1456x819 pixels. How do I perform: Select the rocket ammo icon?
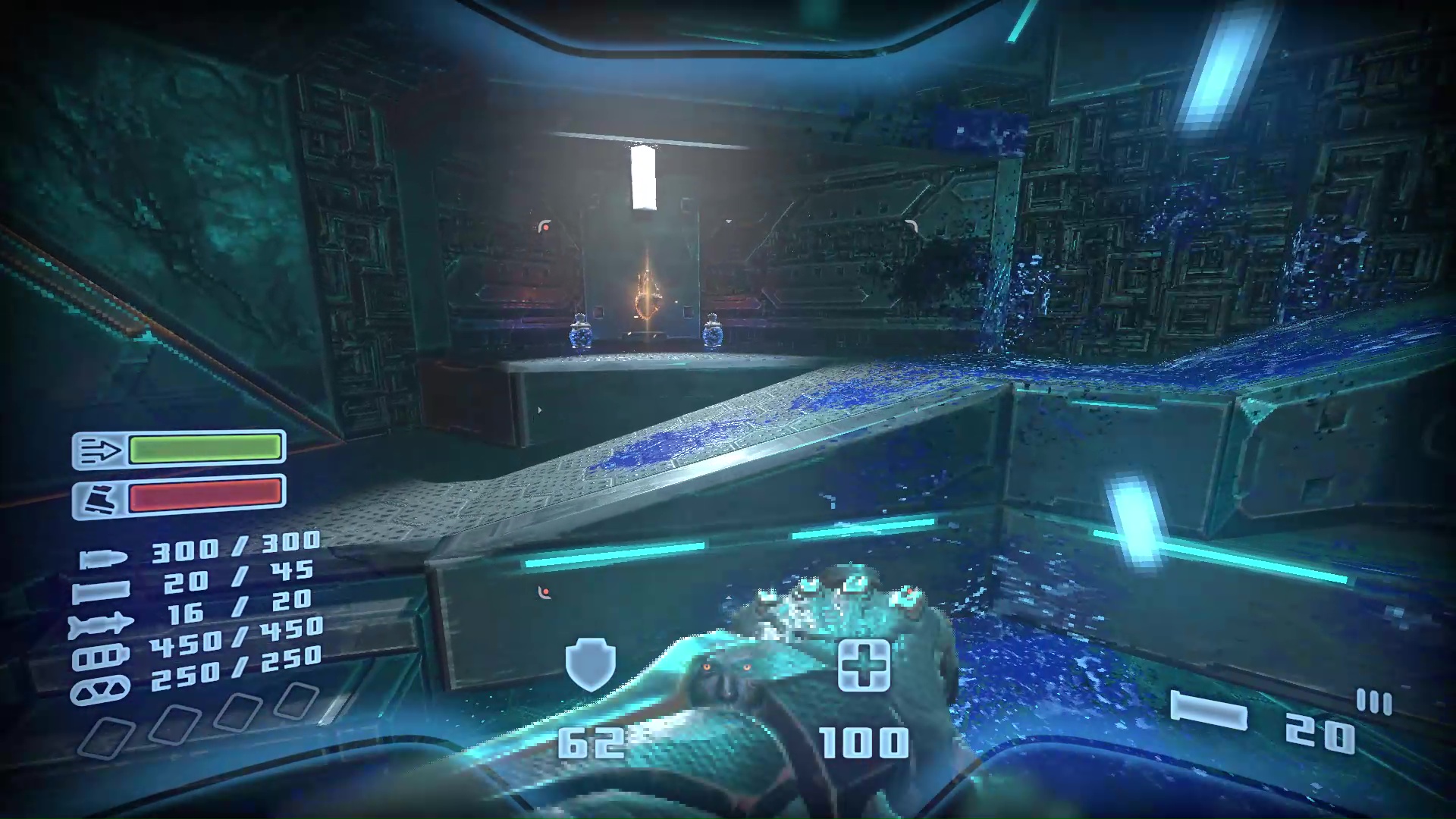[x=102, y=623]
